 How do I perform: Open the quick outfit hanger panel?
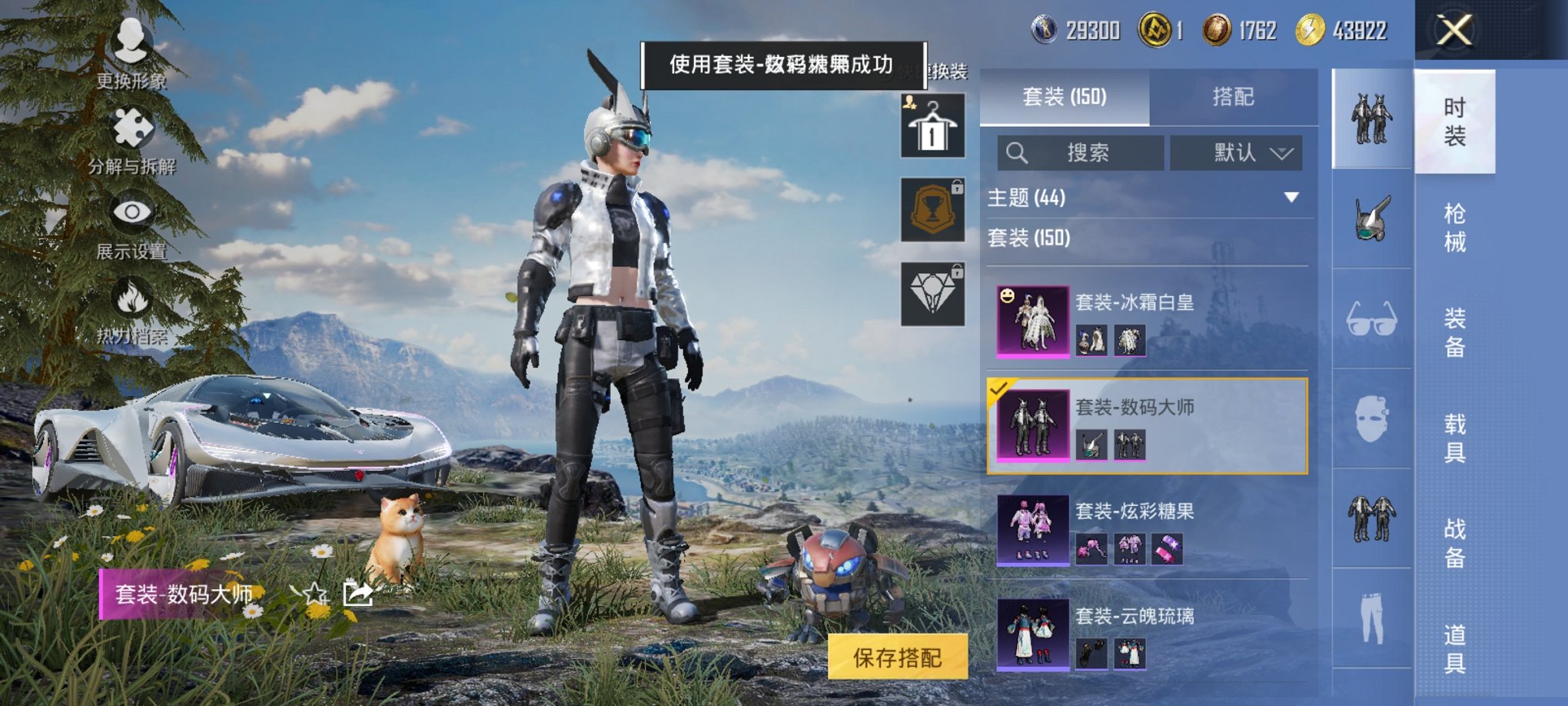[932, 125]
